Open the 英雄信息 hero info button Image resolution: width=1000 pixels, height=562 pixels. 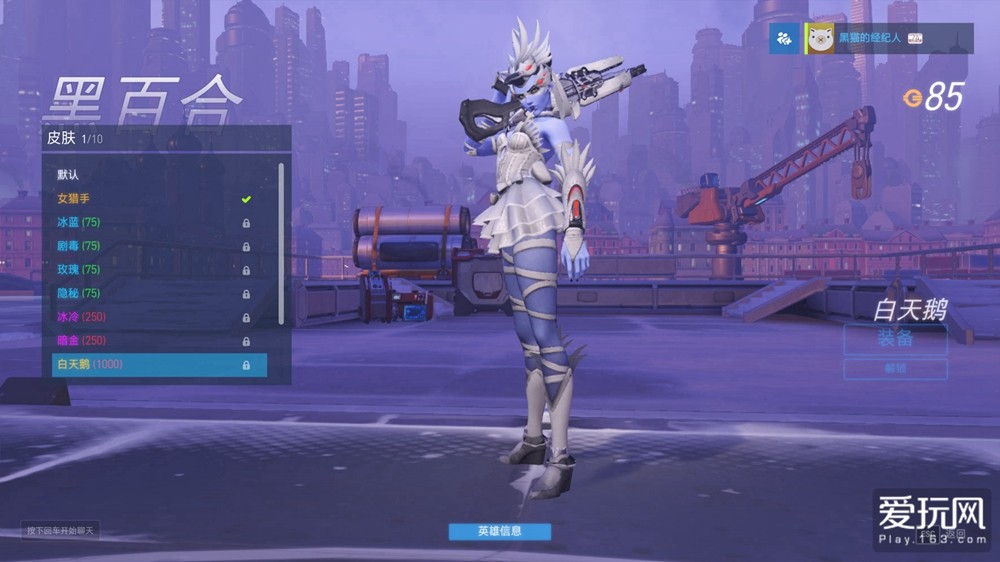click(499, 531)
